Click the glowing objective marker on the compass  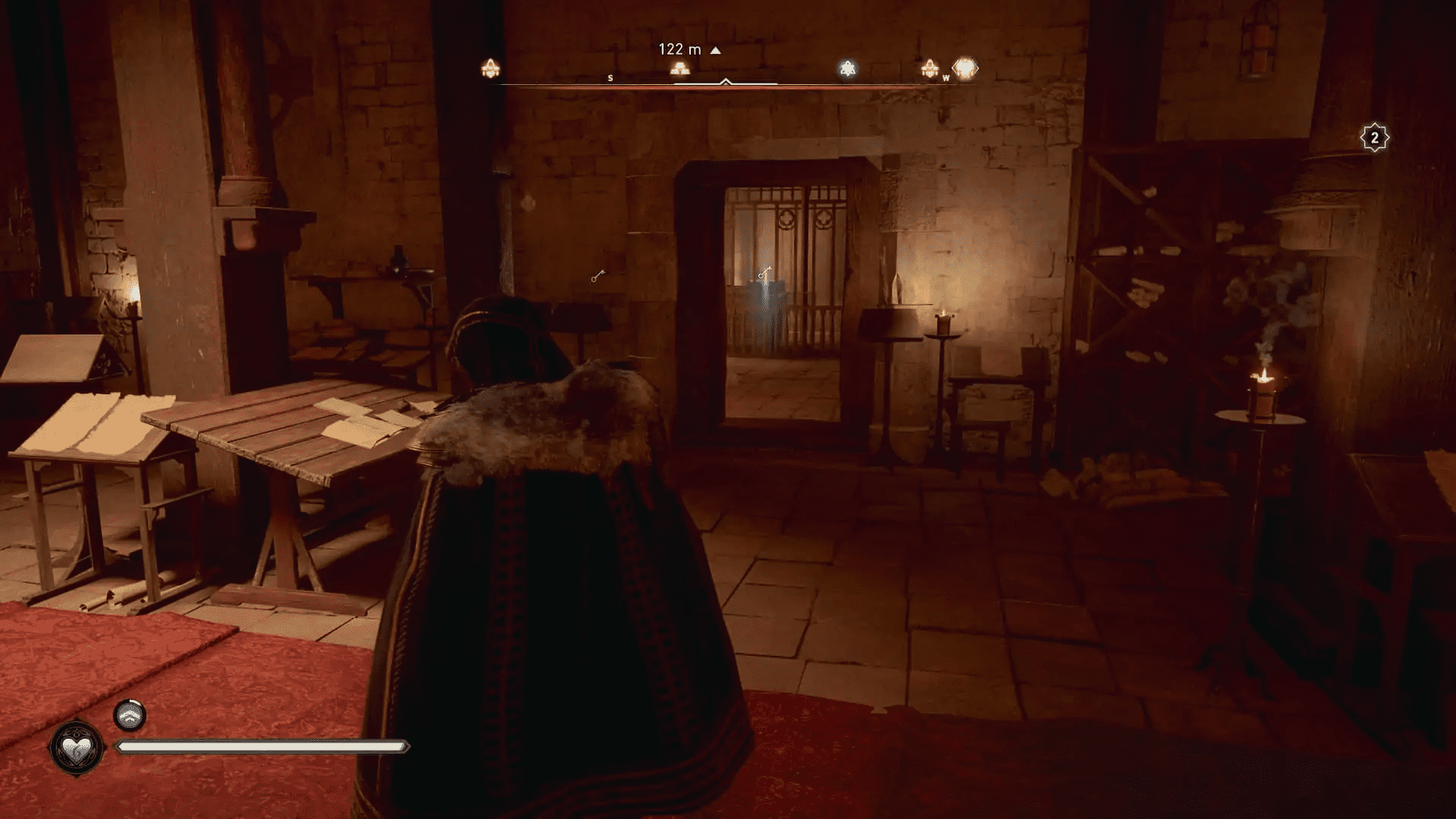(x=679, y=67)
